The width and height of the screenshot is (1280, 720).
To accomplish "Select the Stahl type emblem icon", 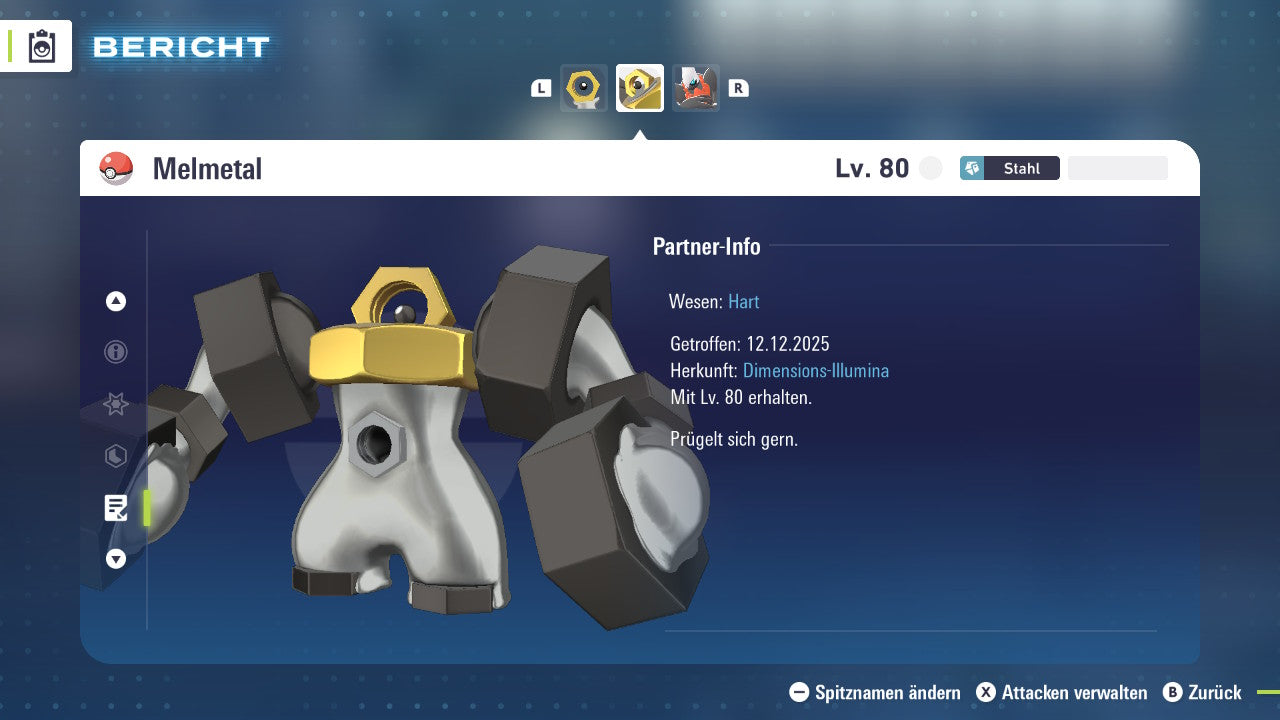I will pos(973,167).
